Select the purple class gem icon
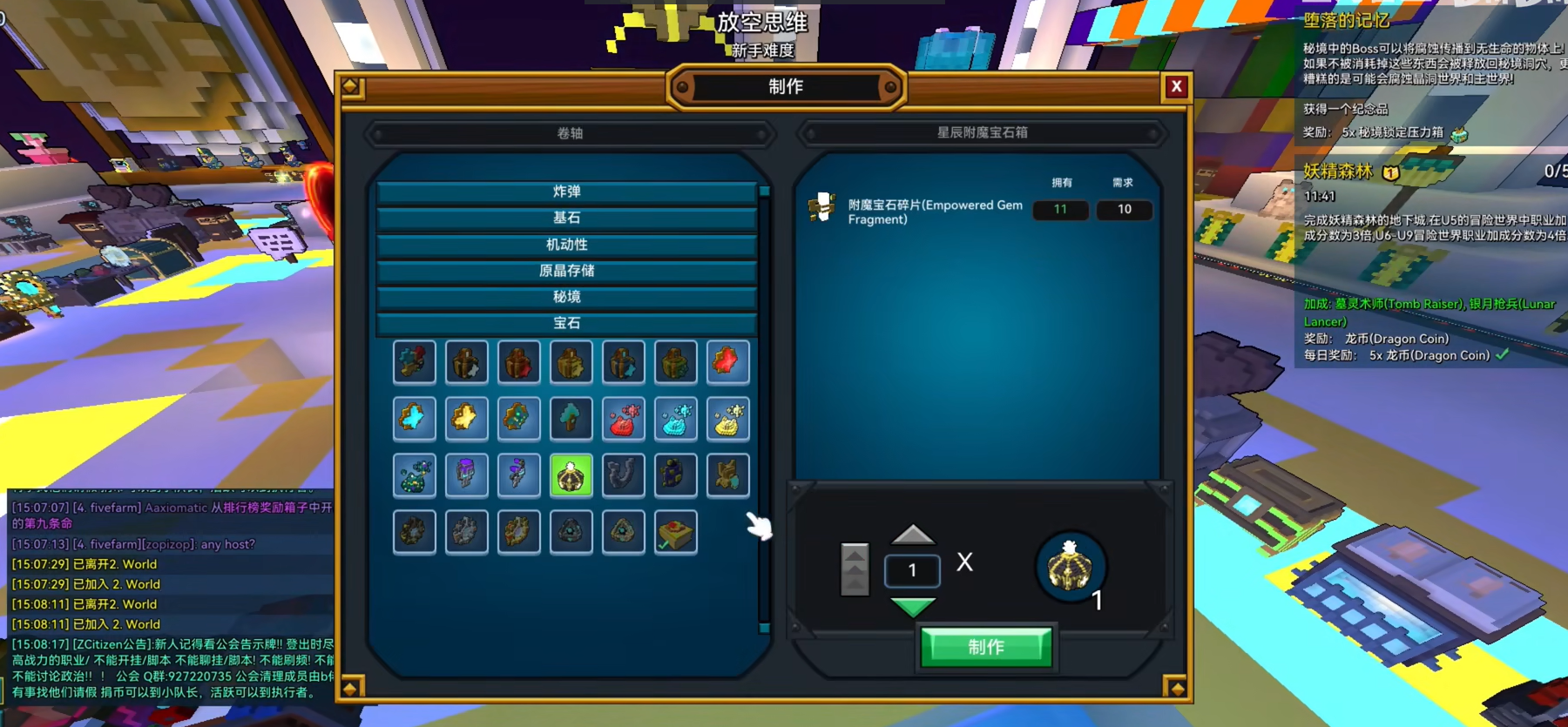The height and width of the screenshot is (727, 1568). point(466,475)
